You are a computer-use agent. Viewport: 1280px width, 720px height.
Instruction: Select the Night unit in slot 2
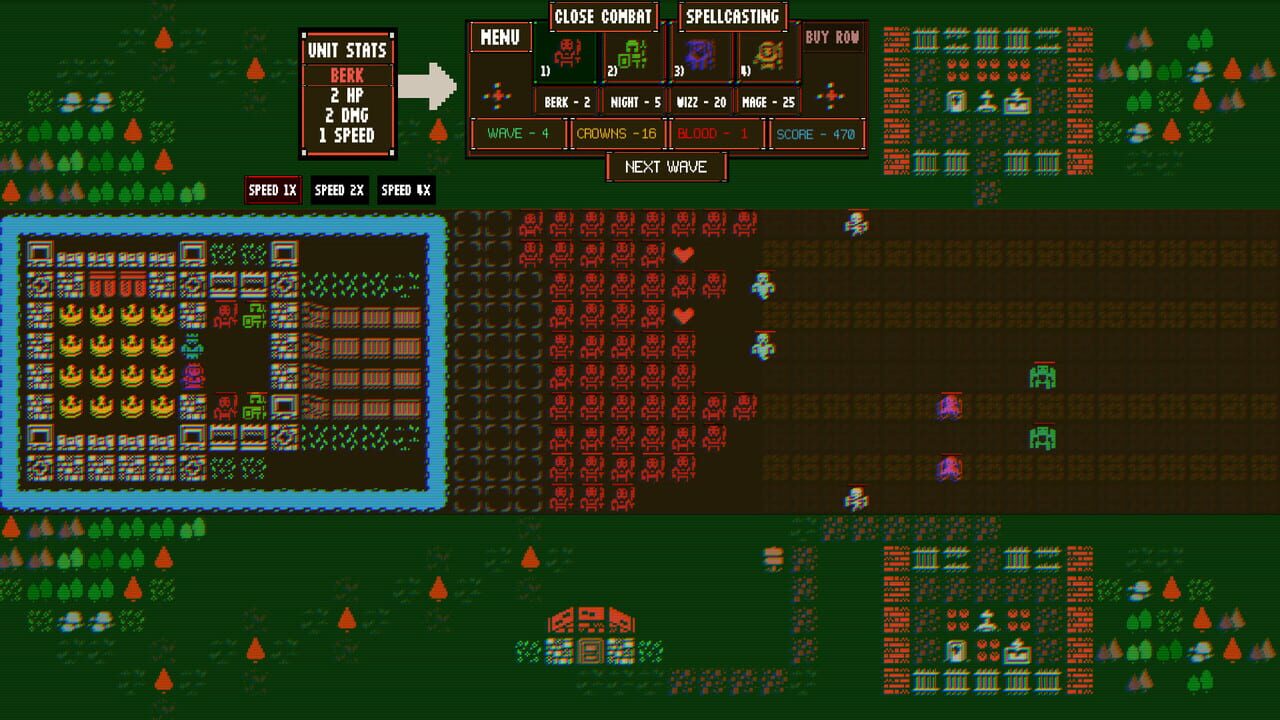(633, 56)
